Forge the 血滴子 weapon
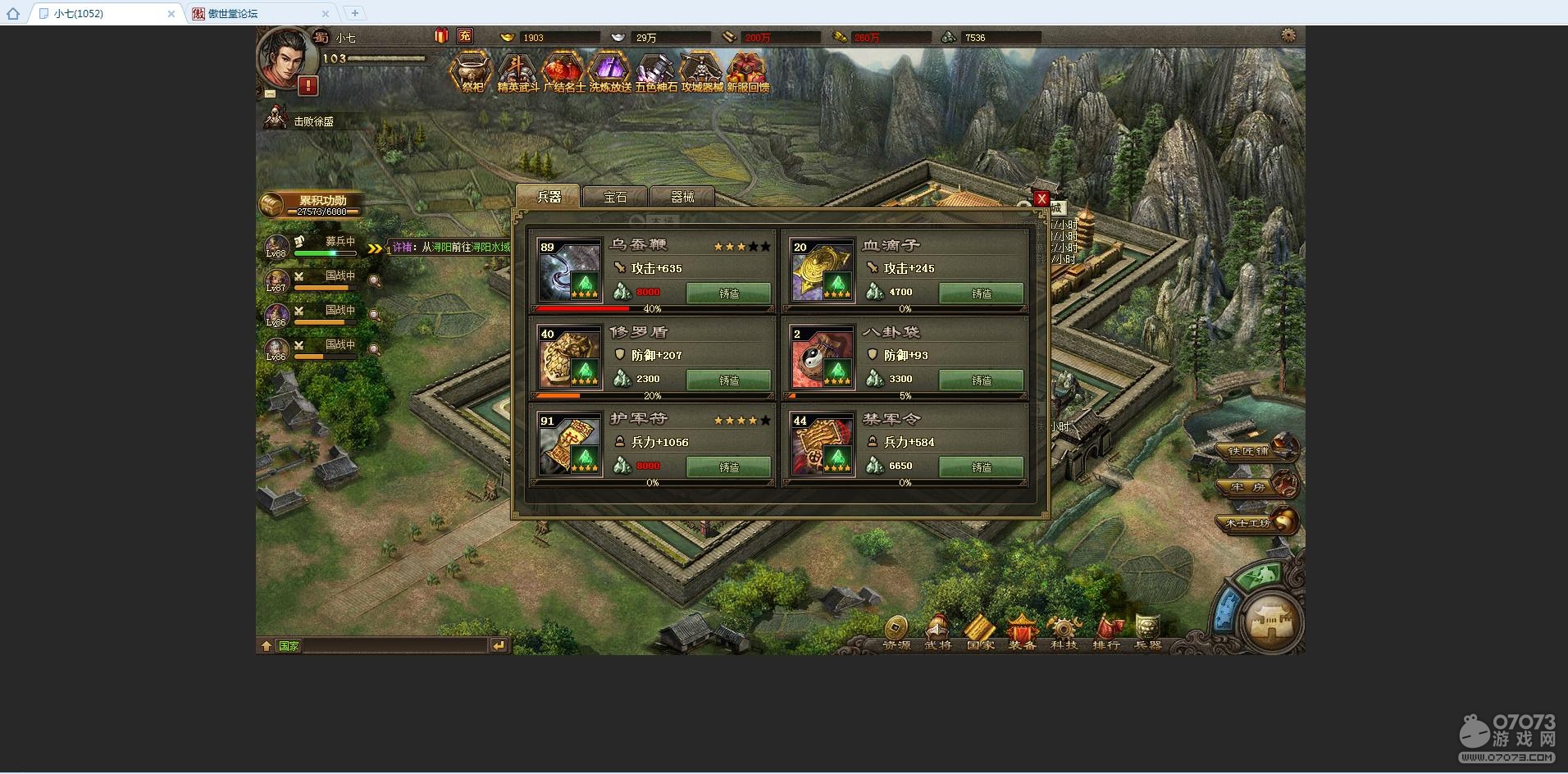Image resolution: width=1568 pixels, height=774 pixels. [981, 293]
